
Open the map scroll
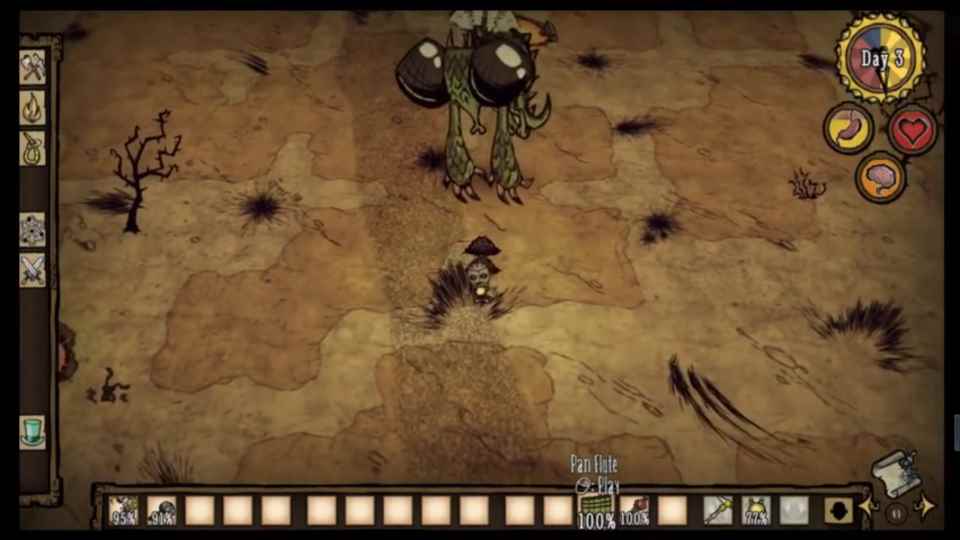tap(895, 472)
